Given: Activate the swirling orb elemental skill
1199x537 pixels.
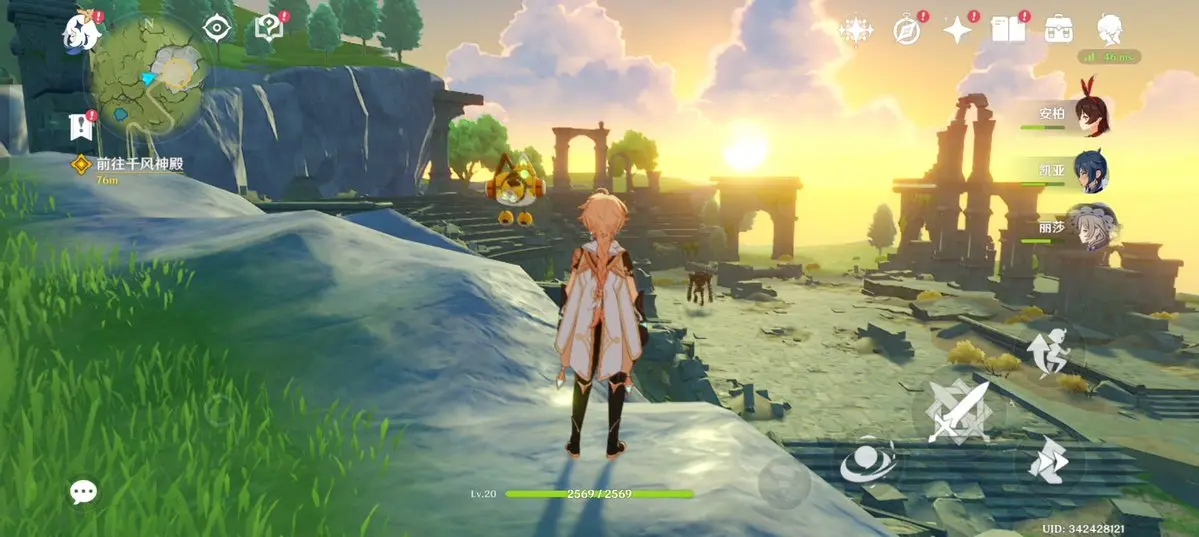Looking at the screenshot, I should [x=868, y=463].
